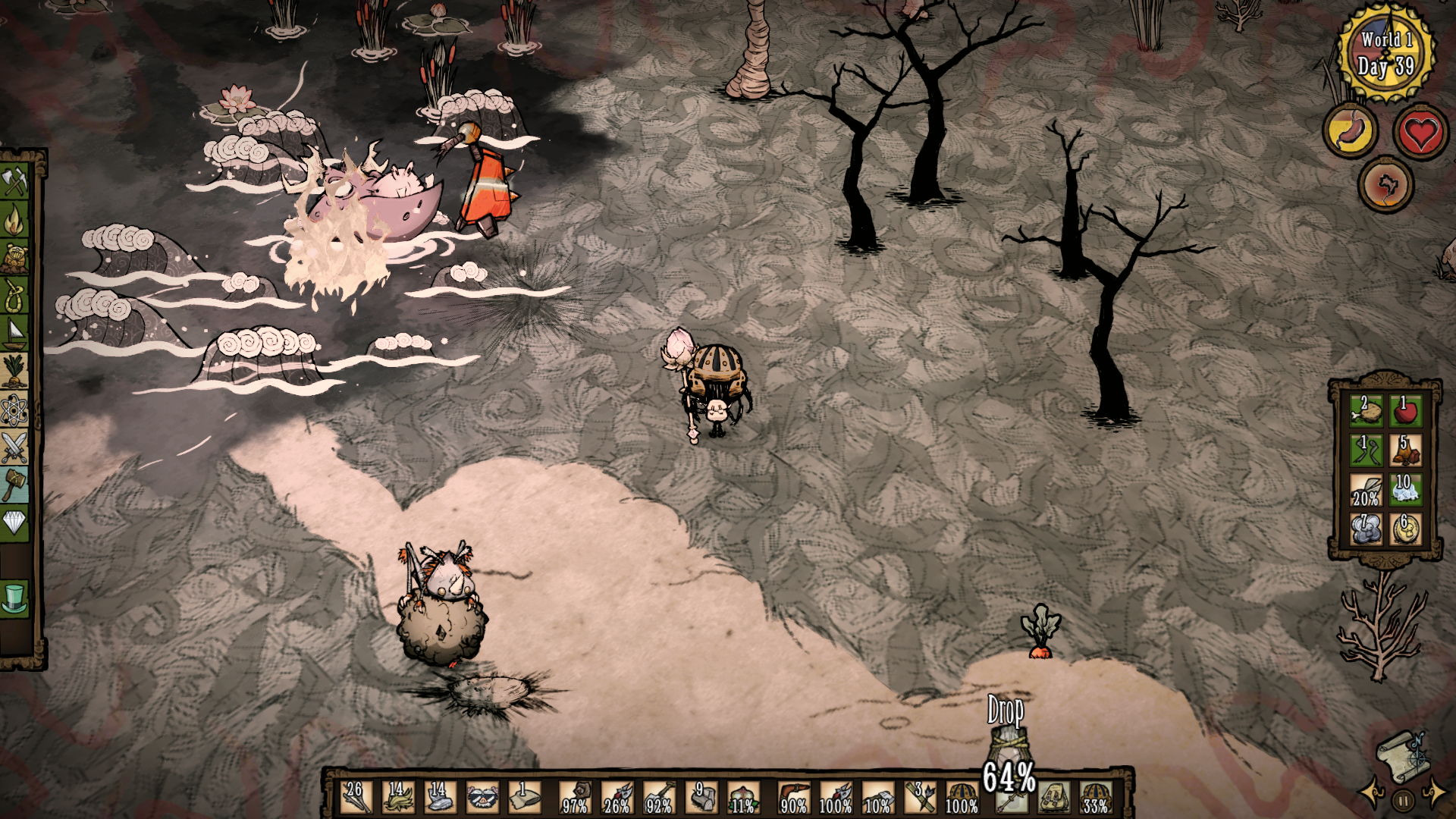Select the rope-knot Survival crafting tab

tap(14, 294)
